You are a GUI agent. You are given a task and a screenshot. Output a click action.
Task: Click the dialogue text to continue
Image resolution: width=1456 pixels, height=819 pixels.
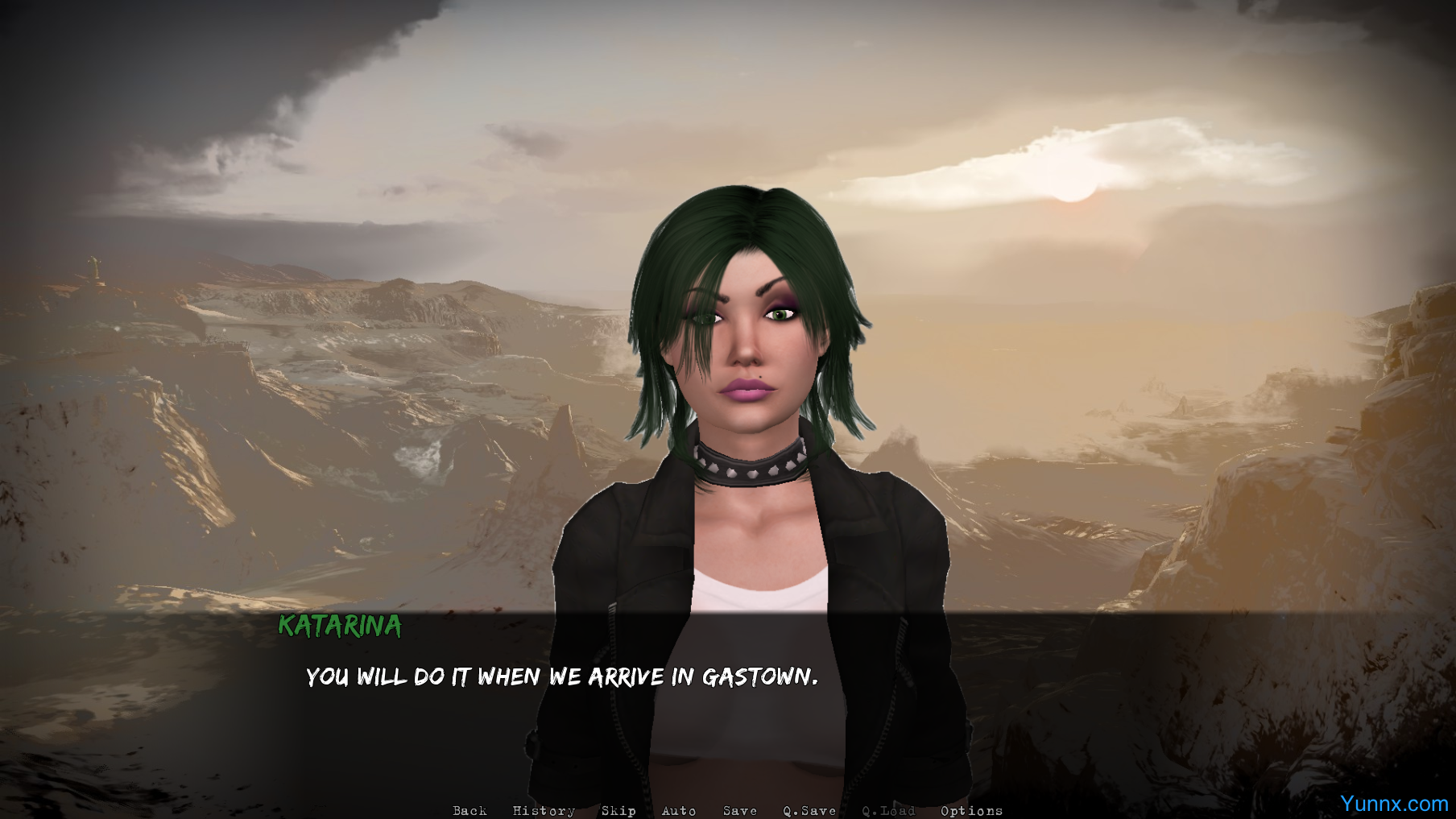click(561, 676)
